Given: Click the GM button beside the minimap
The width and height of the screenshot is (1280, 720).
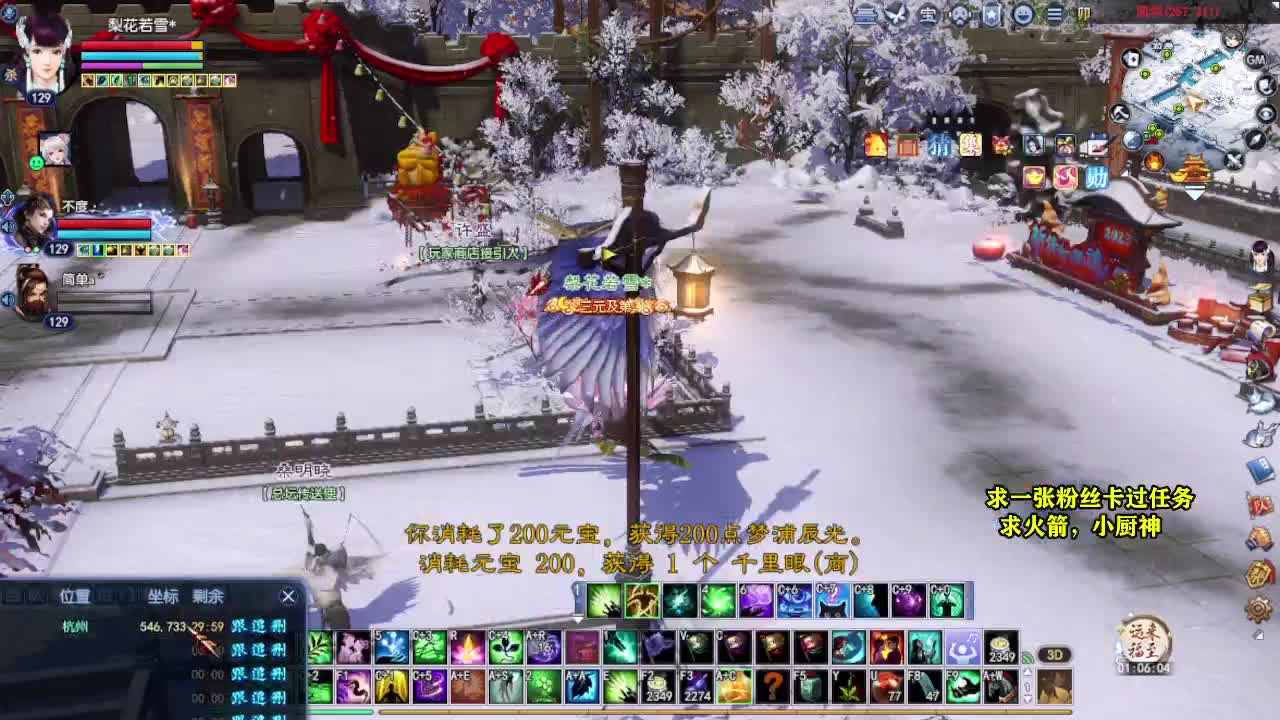Looking at the screenshot, I should (1255, 59).
